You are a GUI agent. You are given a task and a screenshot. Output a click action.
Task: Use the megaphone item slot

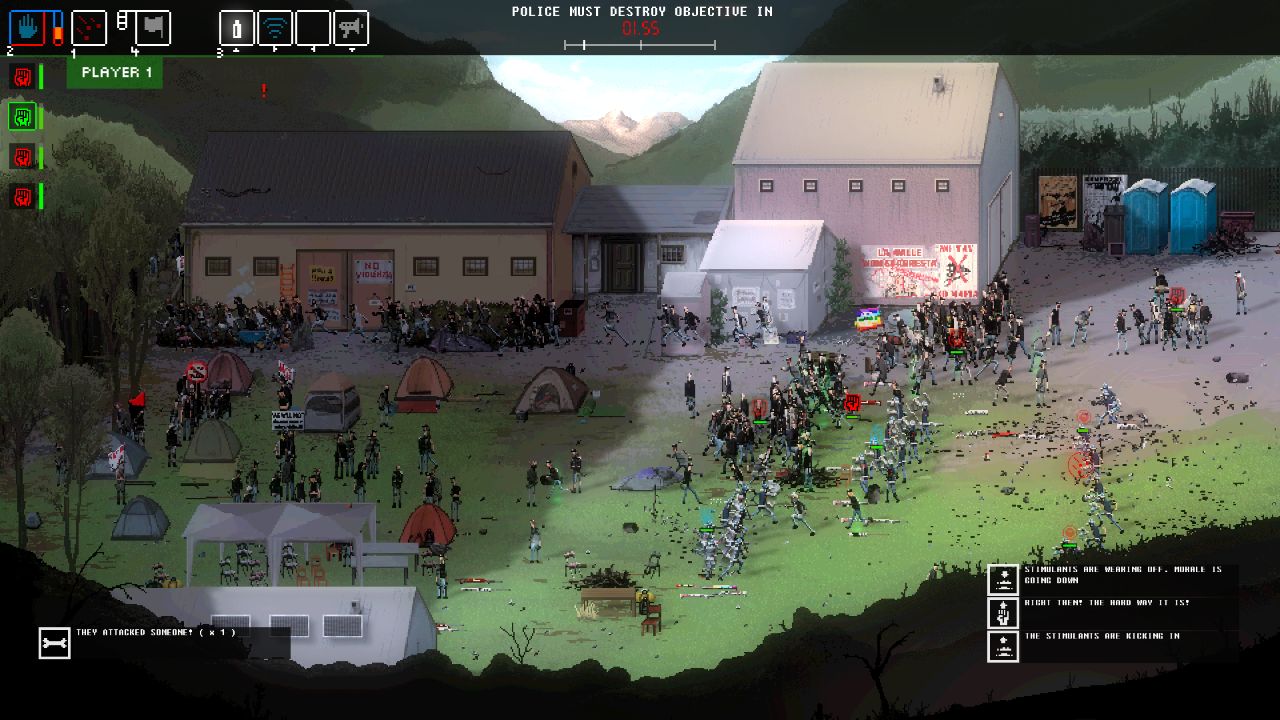pyautogui.click(x=351, y=28)
